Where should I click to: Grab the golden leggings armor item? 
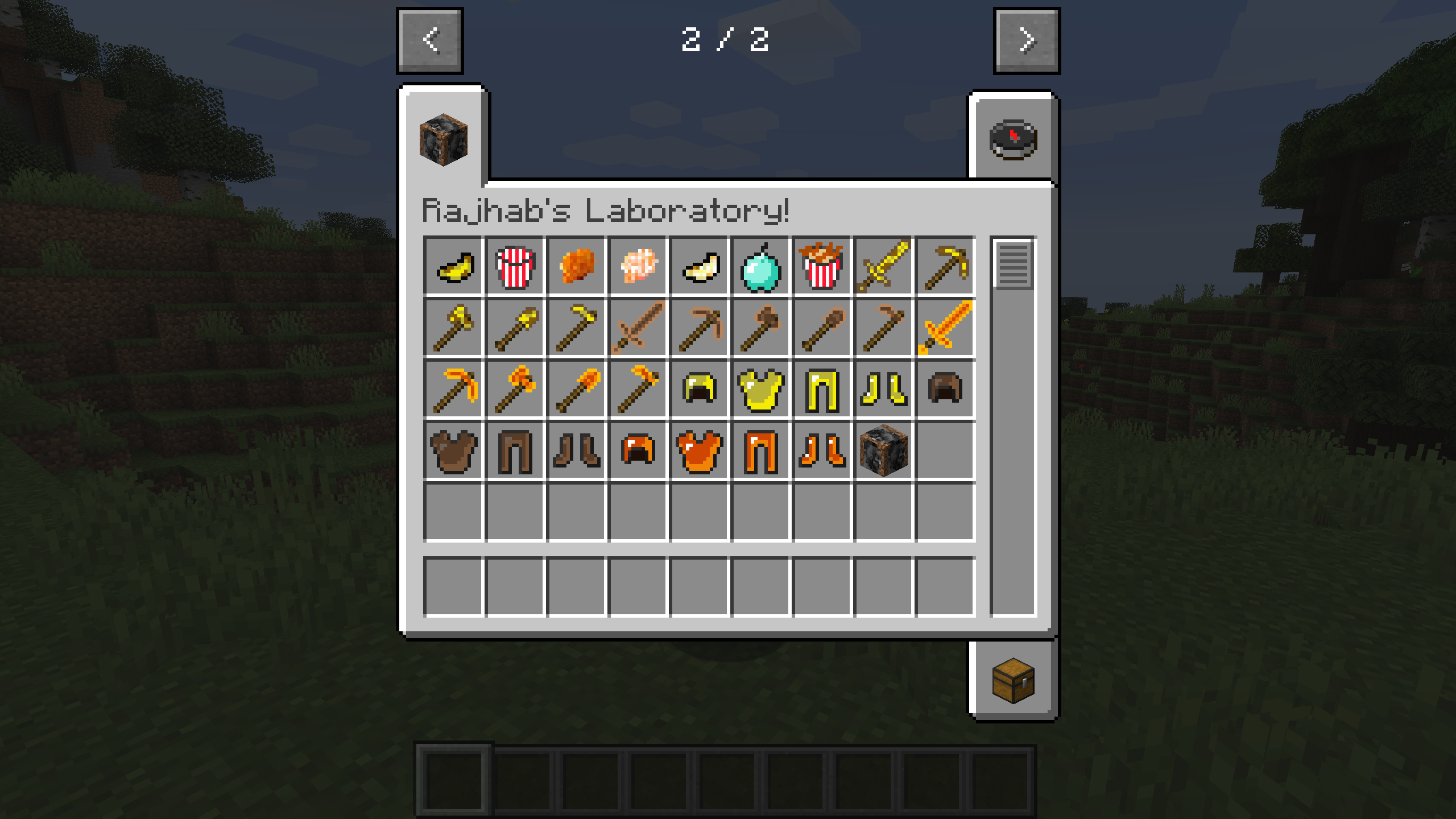click(x=821, y=390)
